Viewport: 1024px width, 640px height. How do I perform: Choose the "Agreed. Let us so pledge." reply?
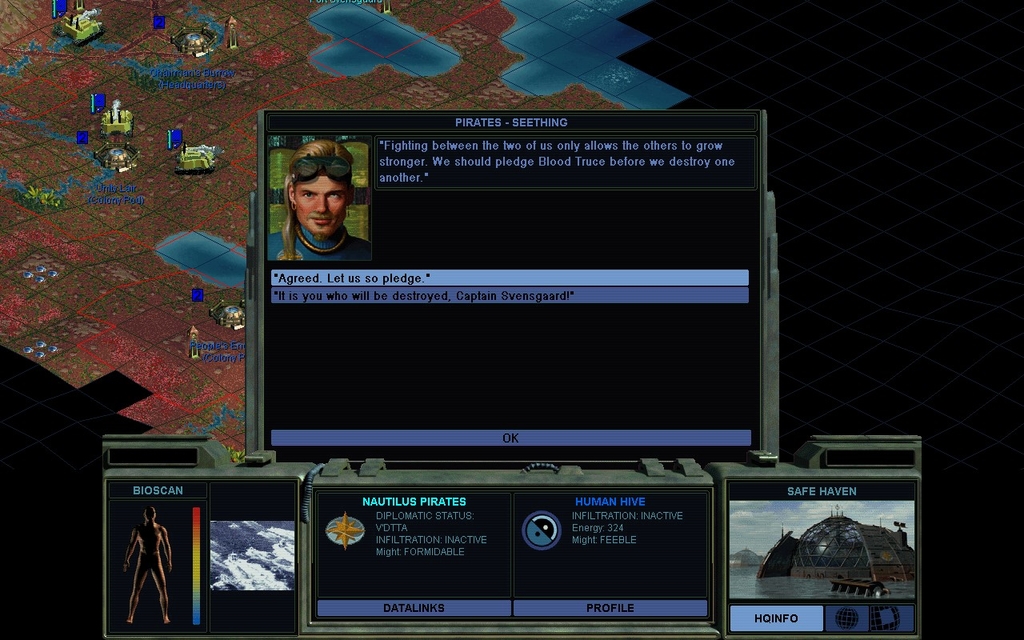point(509,278)
